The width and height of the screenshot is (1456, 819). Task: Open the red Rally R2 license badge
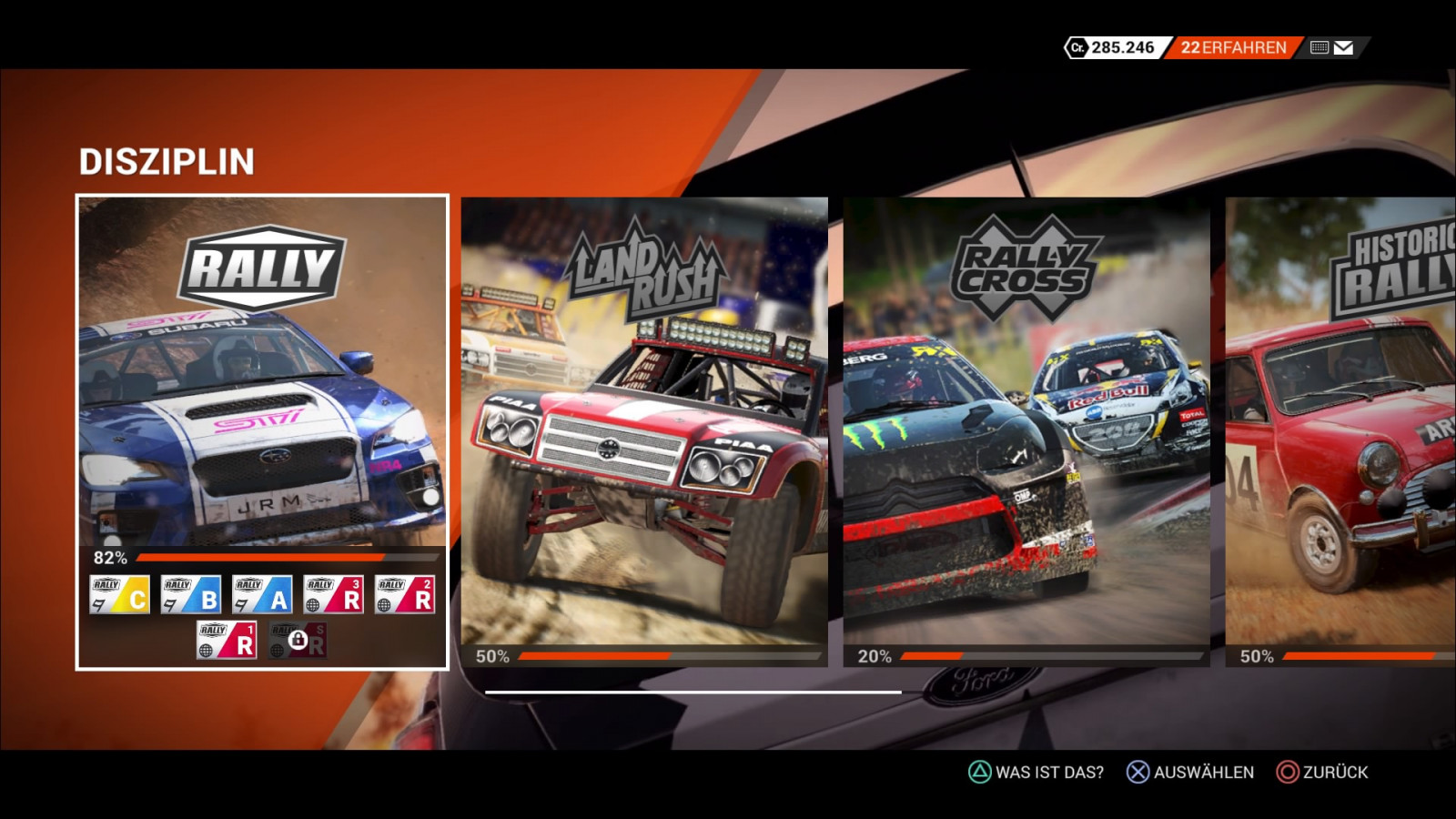click(405, 594)
